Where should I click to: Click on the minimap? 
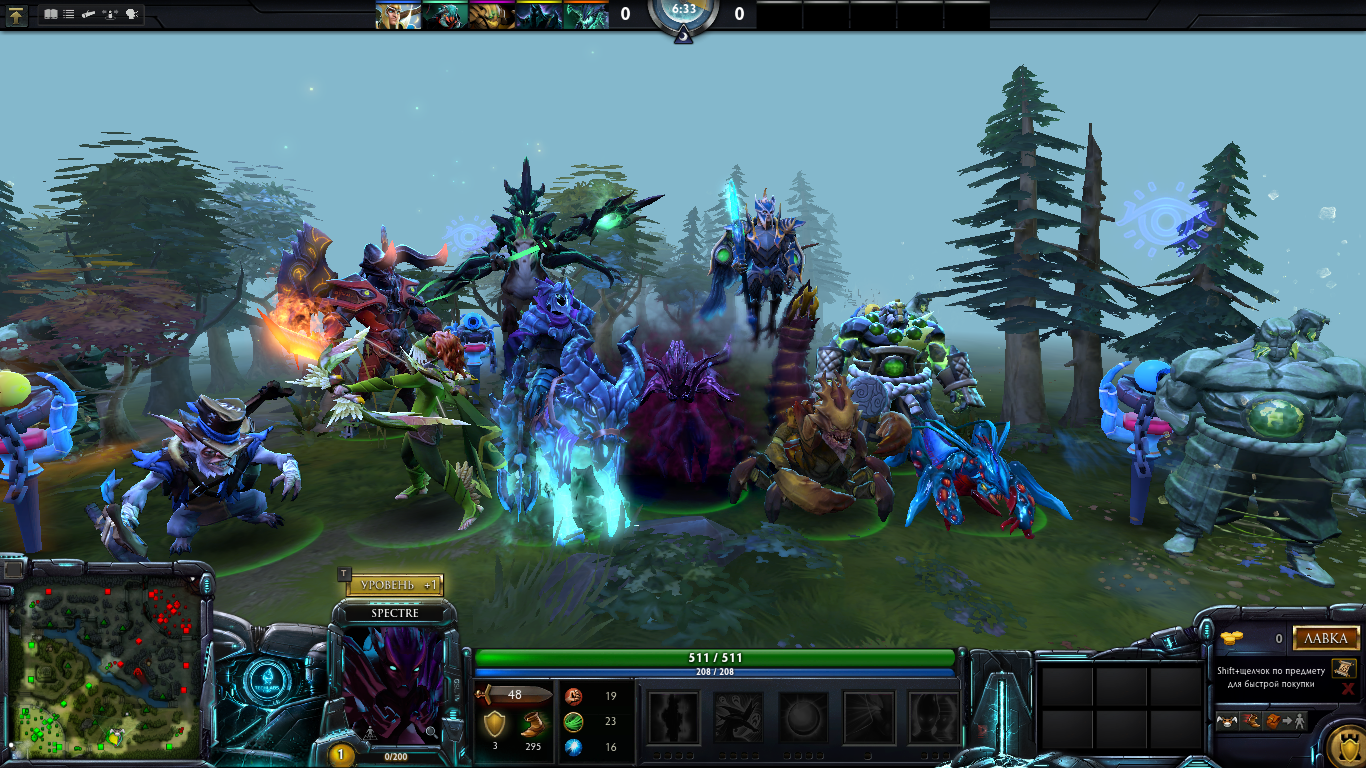click(108, 670)
